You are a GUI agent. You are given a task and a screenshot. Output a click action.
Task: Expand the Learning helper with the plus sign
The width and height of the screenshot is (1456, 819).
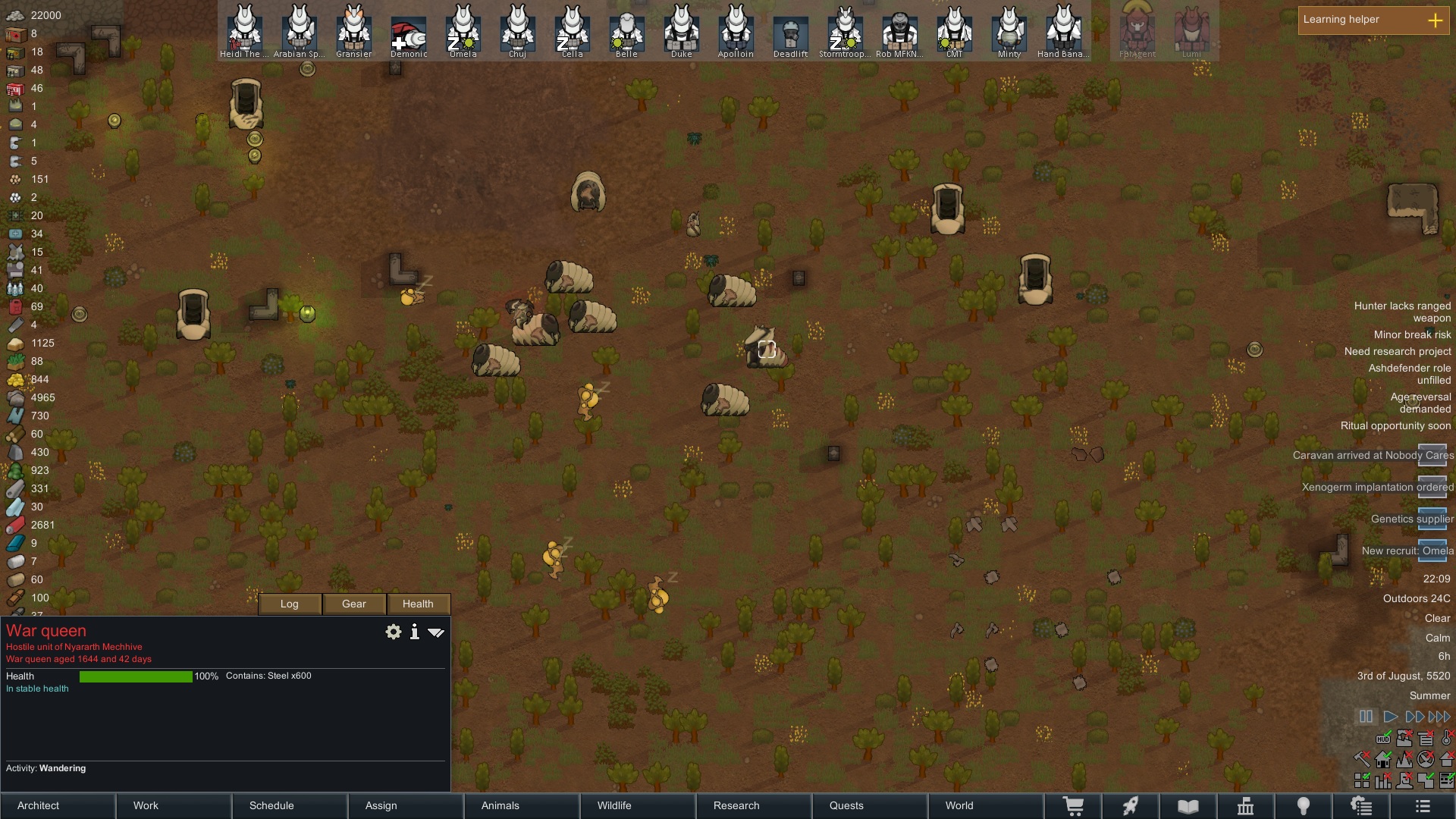point(1436,20)
